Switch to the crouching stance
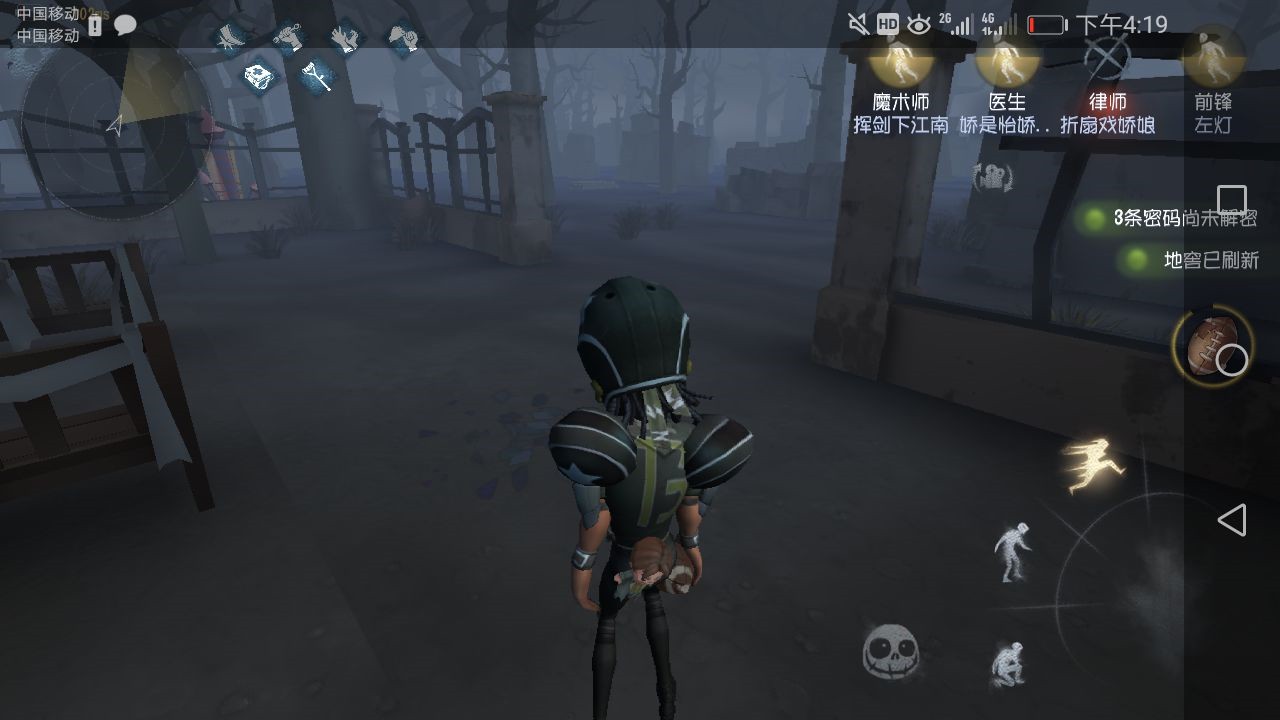Image resolution: width=1280 pixels, height=720 pixels. (1007, 663)
